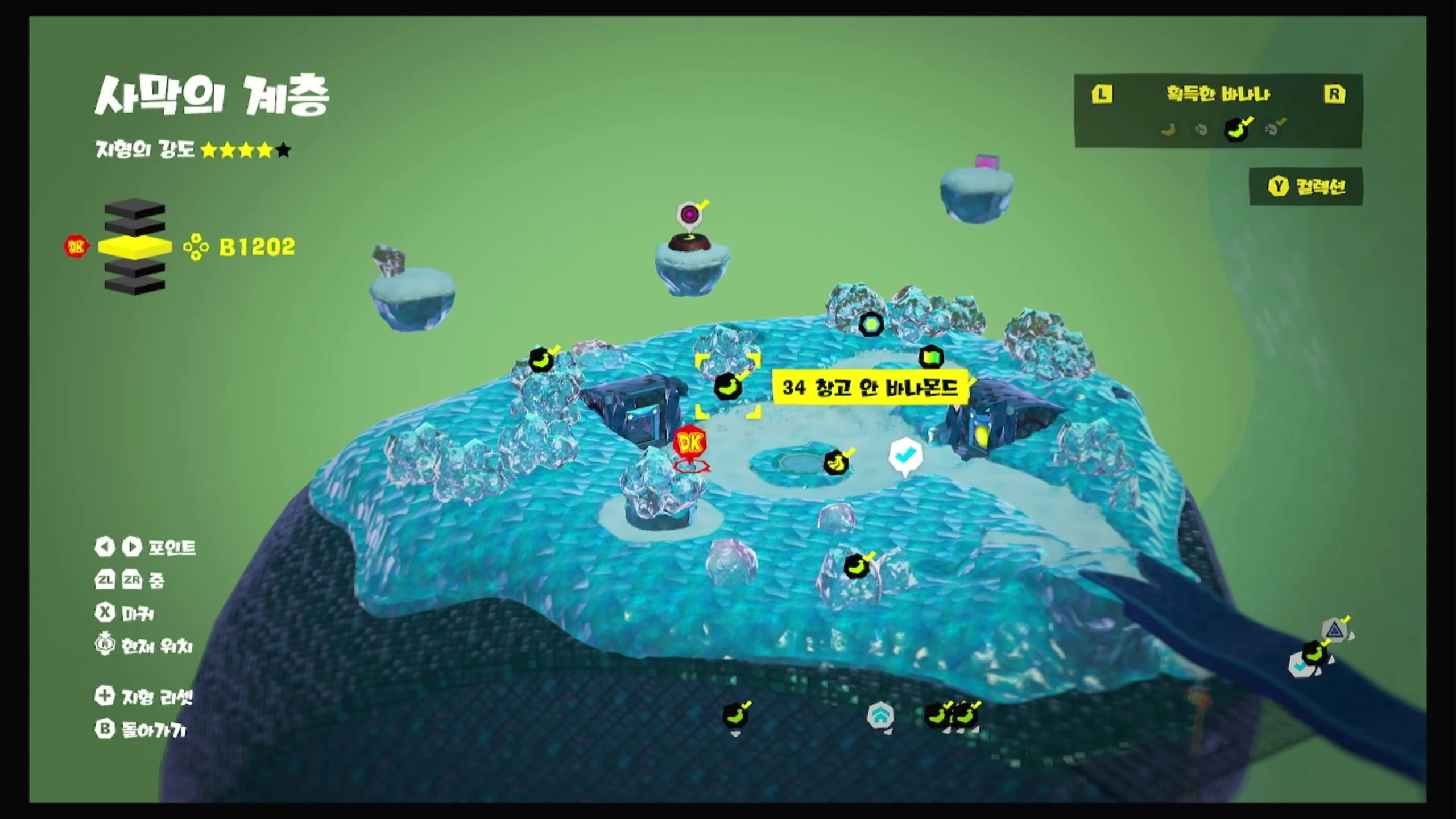The width and height of the screenshot is (1456, 819).
Task: Click the 34 창고 안 바나몬드 label
Action: coord(870,388)
